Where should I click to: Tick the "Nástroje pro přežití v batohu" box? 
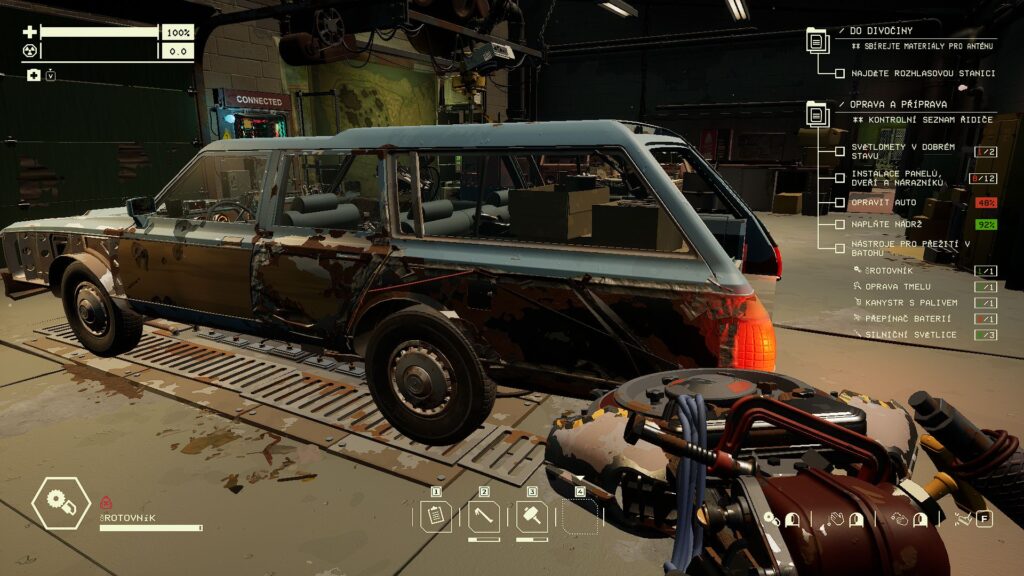[840, 247]
